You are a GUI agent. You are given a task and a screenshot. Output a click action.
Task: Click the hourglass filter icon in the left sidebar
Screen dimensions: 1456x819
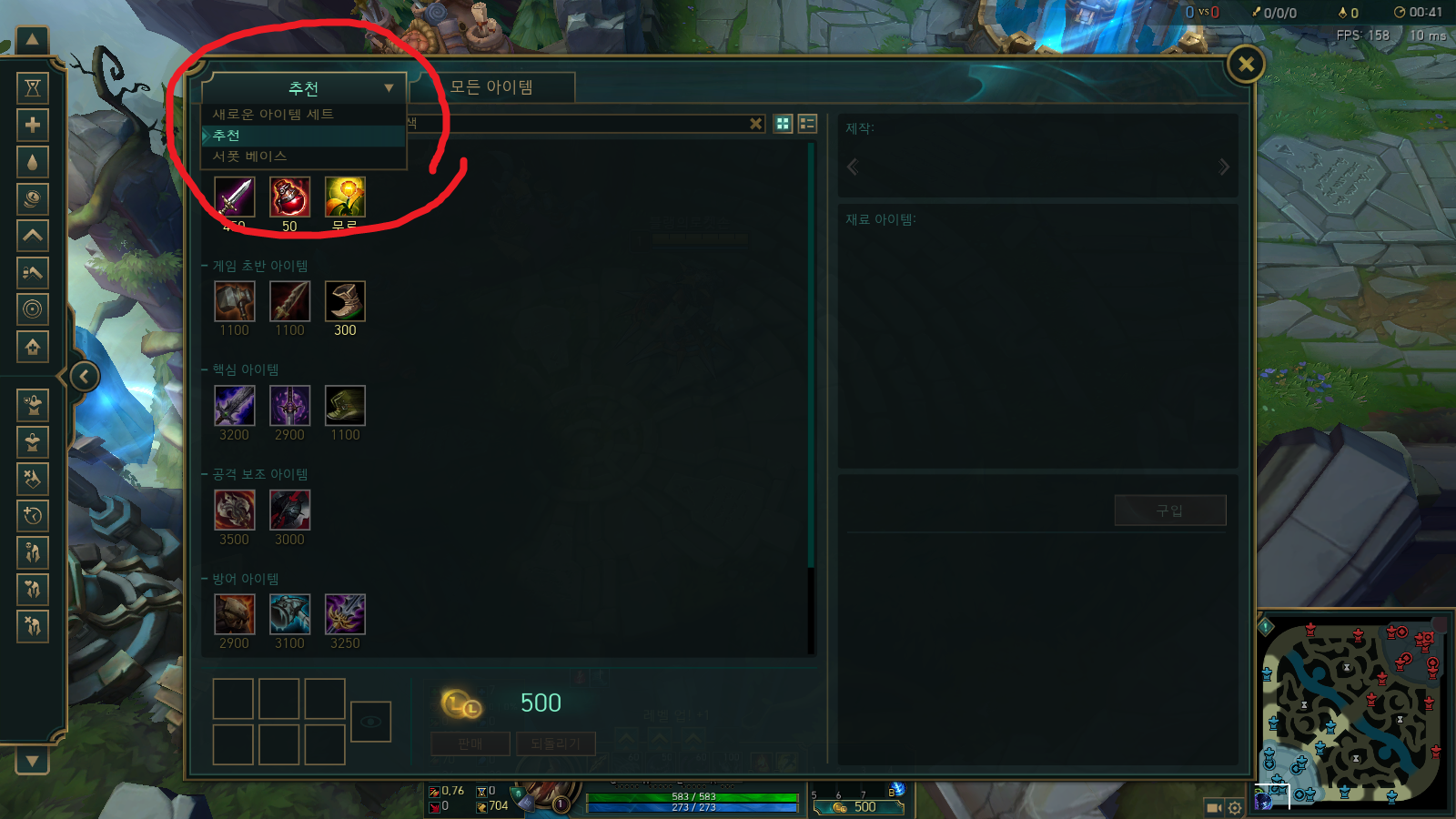pos(33,86)
